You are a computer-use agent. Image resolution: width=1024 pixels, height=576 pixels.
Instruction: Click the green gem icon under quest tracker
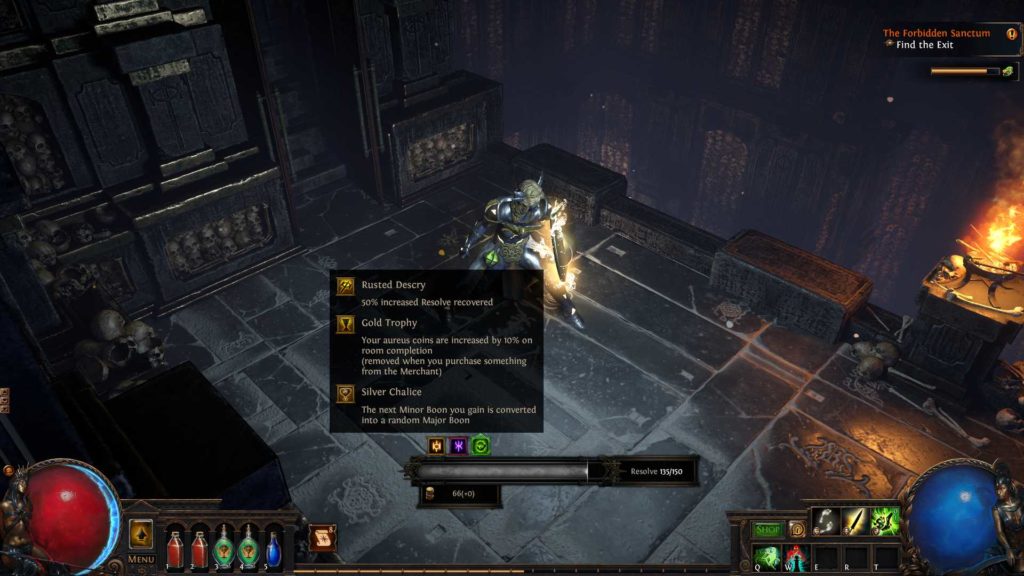1008,71
